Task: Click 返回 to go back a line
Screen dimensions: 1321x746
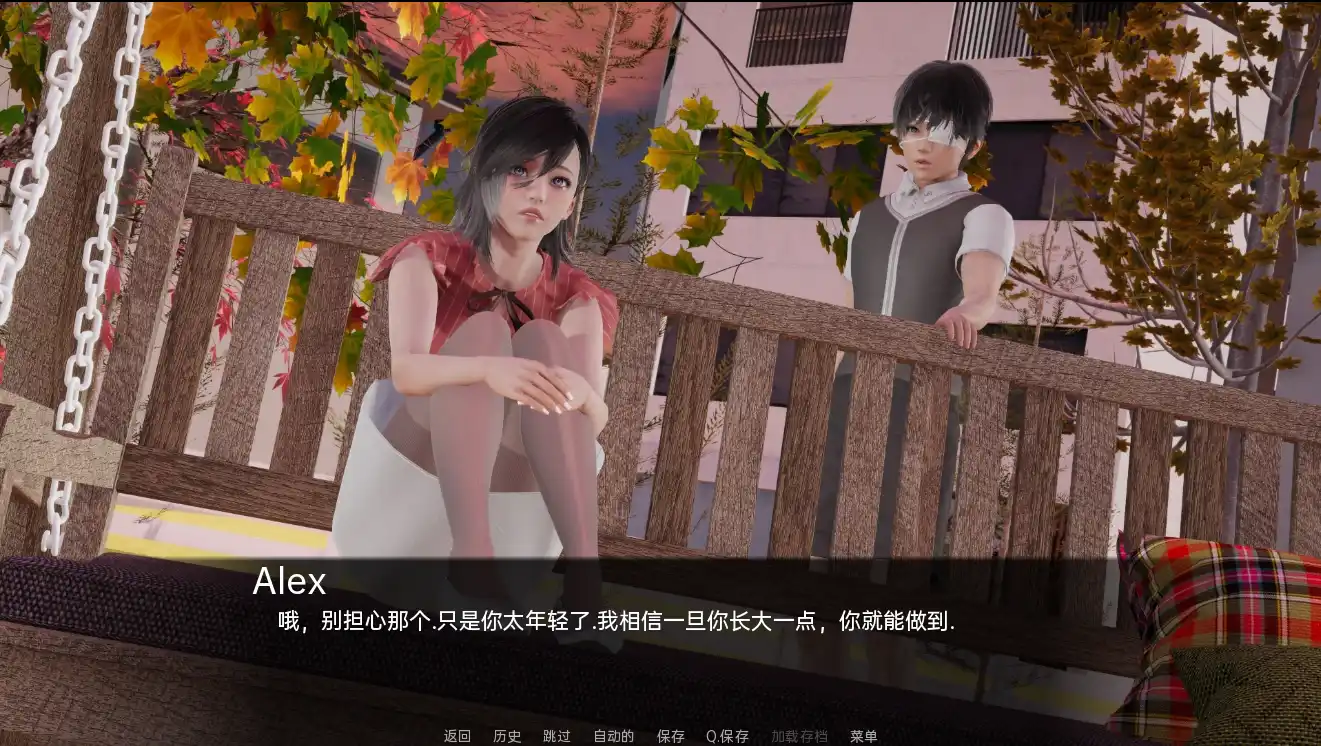Action: pyautogui.click(x=455, y=736)
